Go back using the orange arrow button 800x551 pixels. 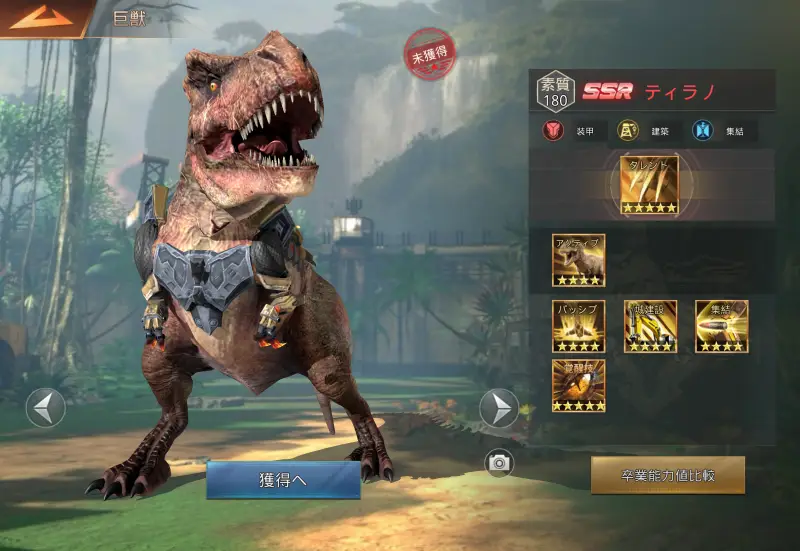point(42,17)
